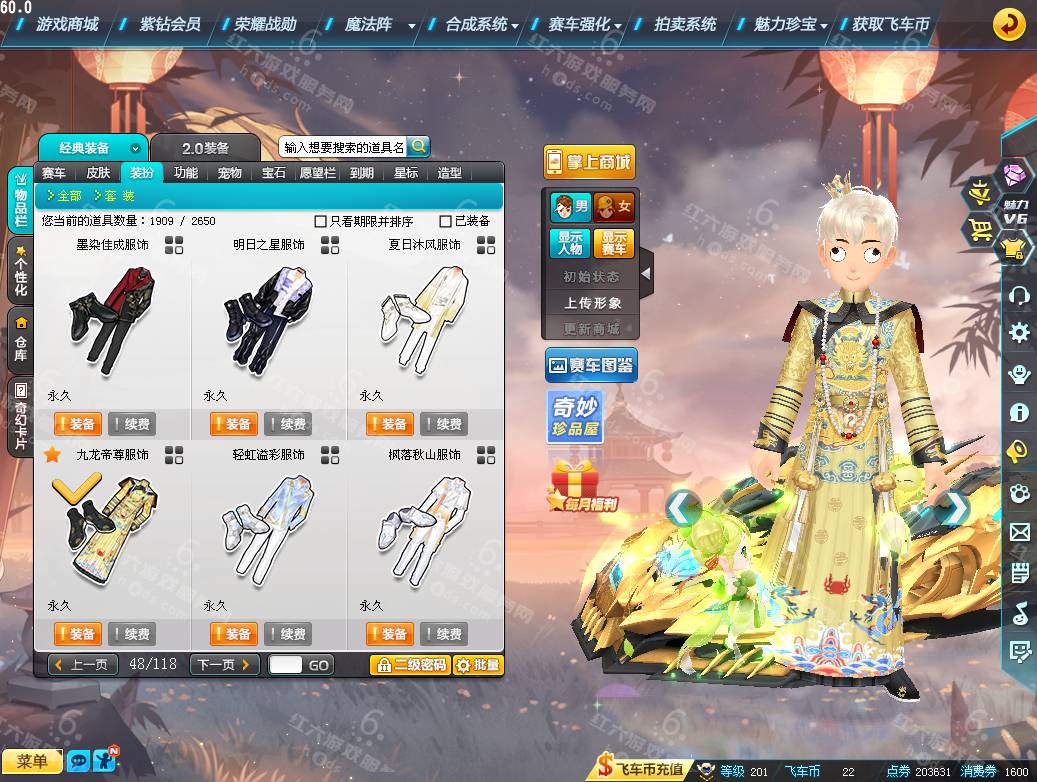The image size is (1037, 782).
Task: Toggle the 已装备 filter checkbox
Action: coord(446,221)
